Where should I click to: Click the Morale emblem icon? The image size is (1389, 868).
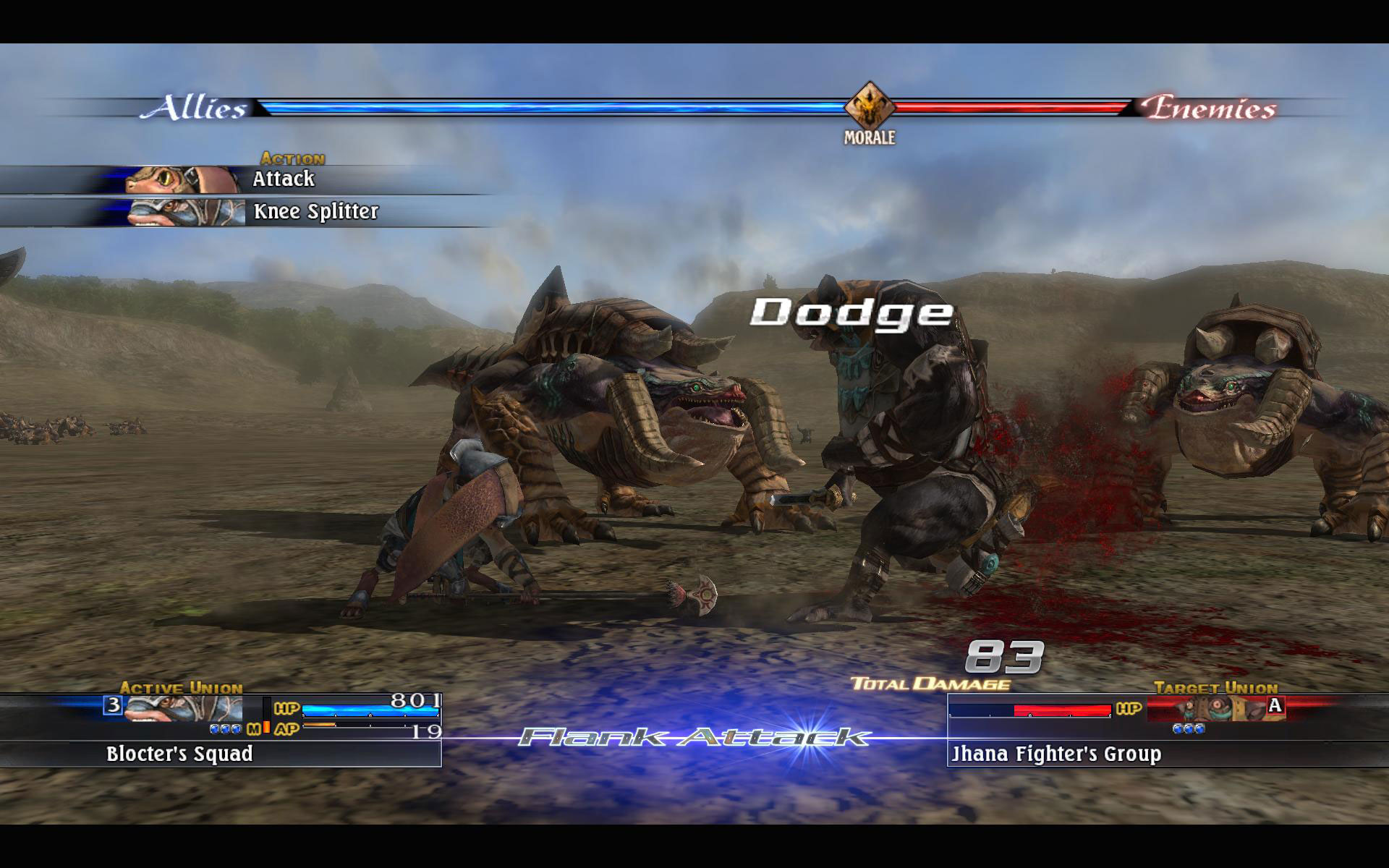click(870, 107)
